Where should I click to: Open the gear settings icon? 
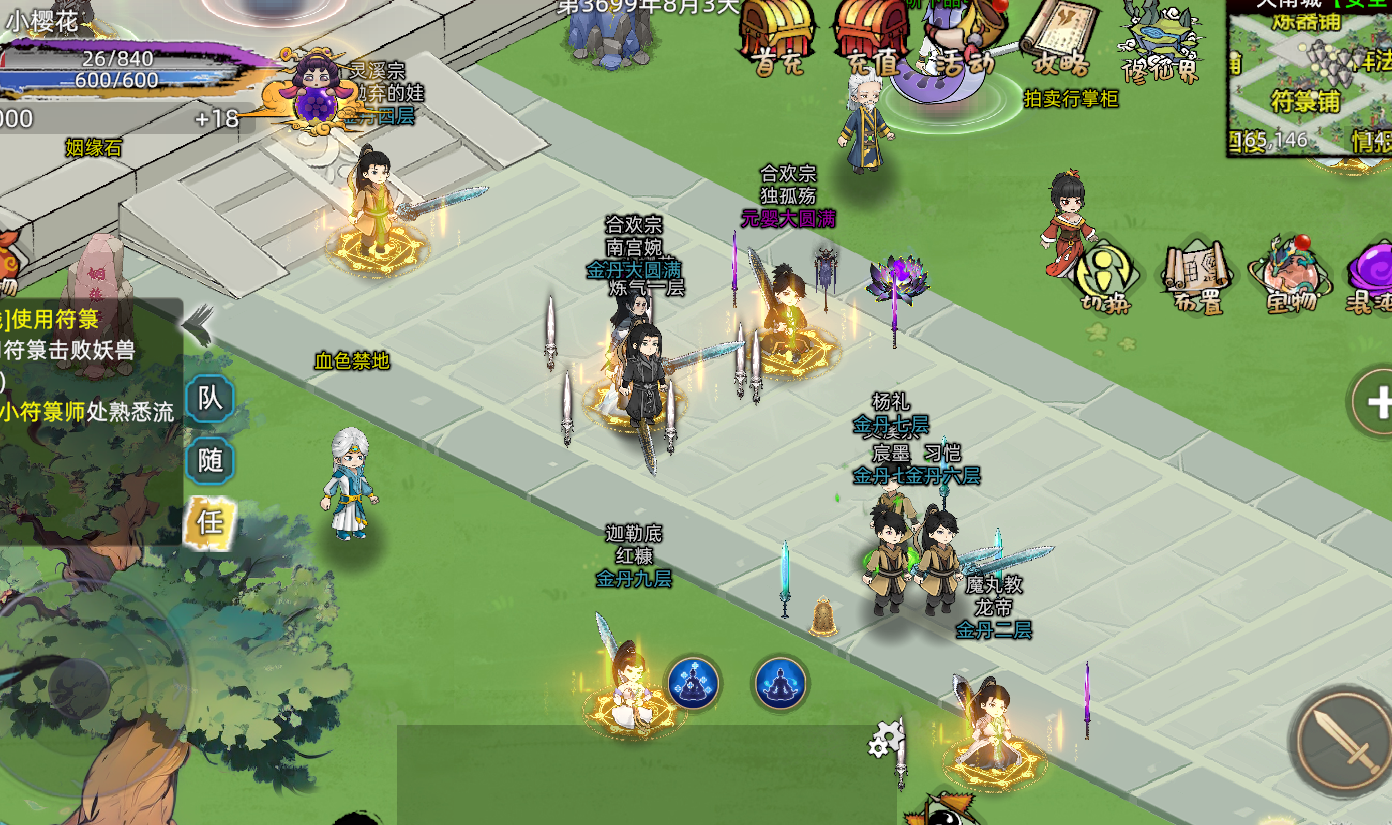tap(886, 740)
